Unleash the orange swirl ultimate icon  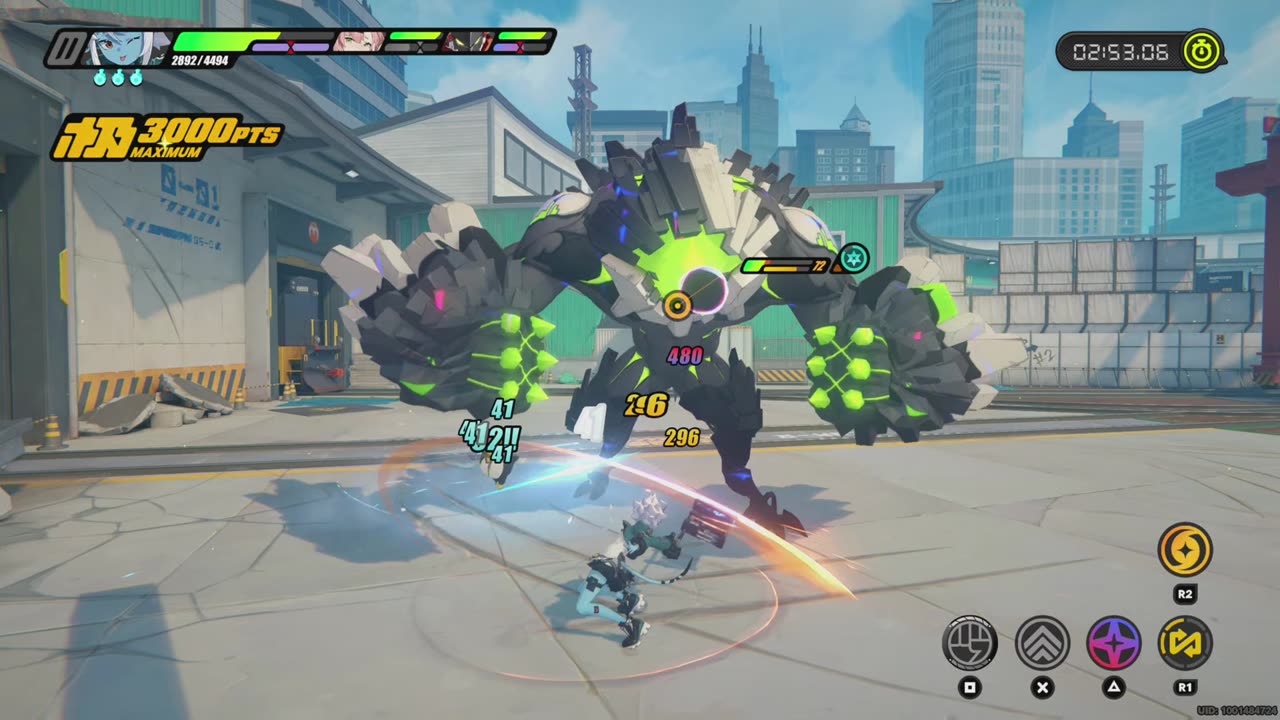[1185, 550]
